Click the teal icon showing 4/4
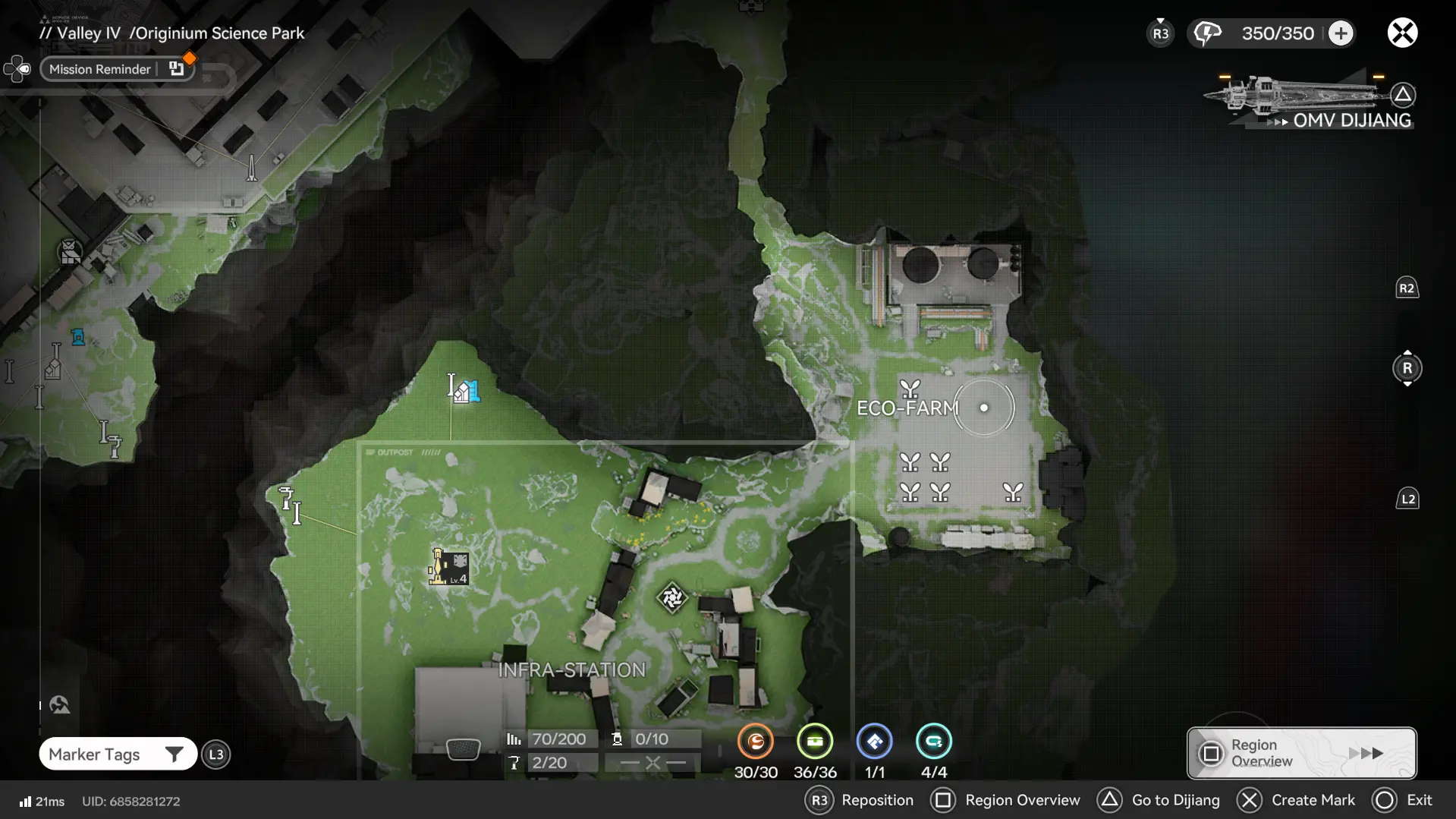1456x819 pixels. [x=935, y=742]
